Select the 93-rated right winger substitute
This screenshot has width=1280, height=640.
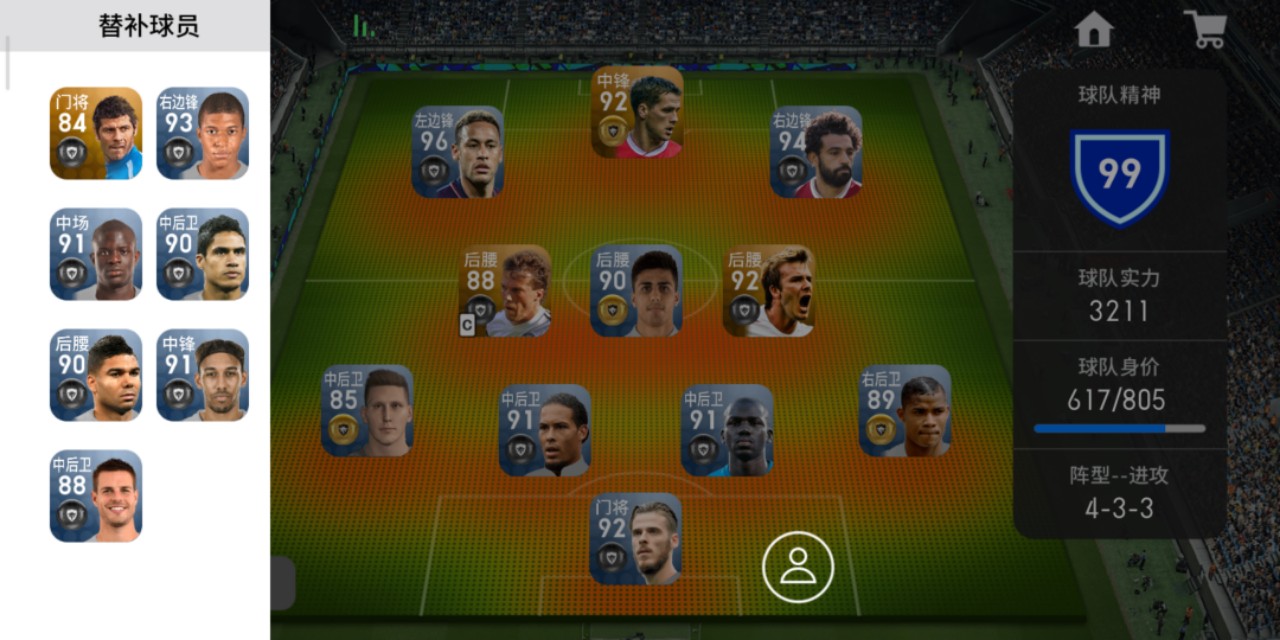point(202,133)
